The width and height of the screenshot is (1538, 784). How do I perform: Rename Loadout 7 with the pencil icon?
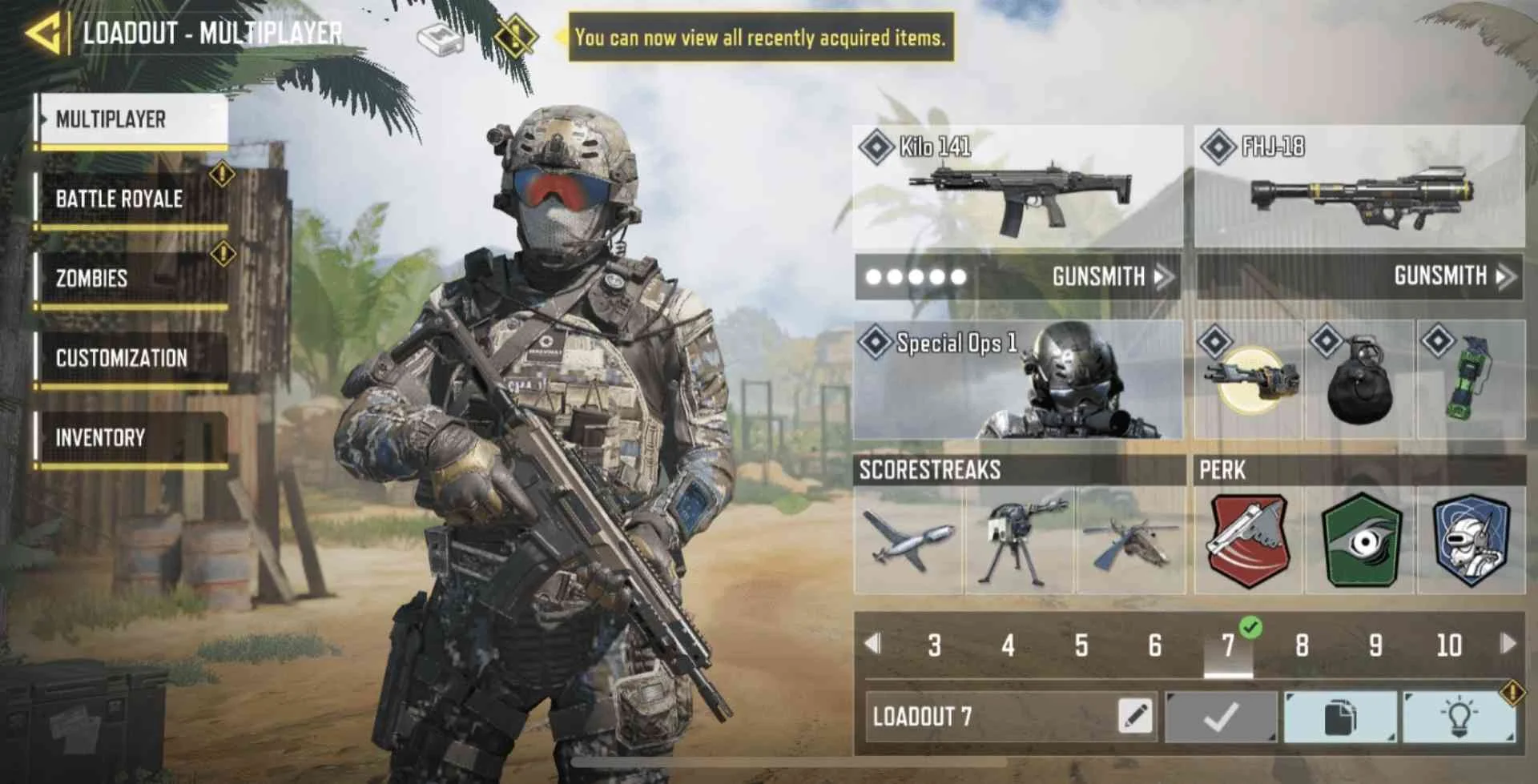tap(1135, 715)
